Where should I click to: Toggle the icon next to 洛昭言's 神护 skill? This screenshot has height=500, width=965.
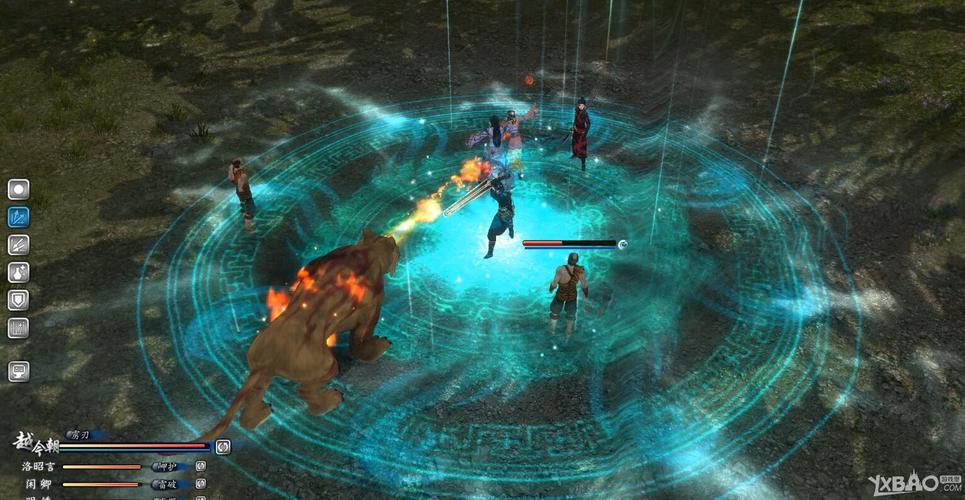[x=200, y=466]
